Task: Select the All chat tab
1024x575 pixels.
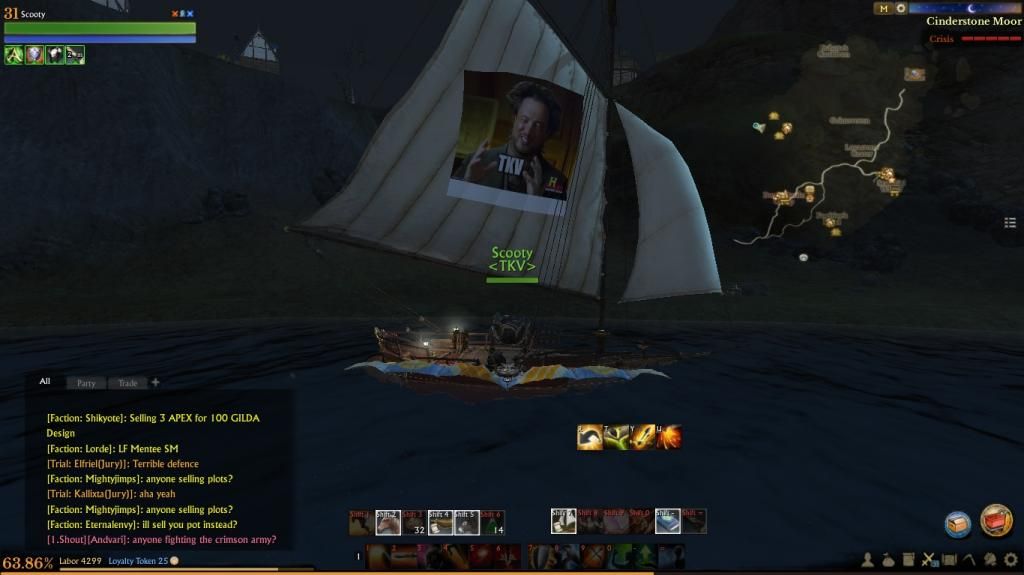Action: (45, 381)
